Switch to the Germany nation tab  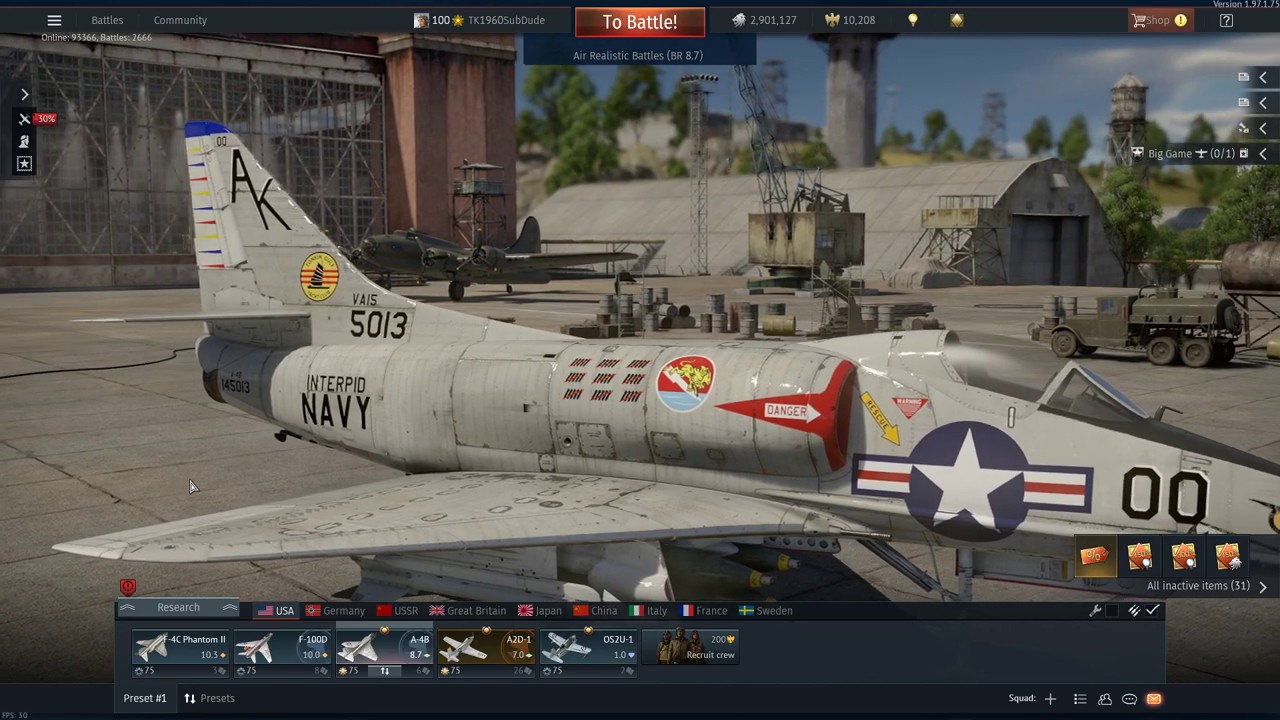click(336, 611)
